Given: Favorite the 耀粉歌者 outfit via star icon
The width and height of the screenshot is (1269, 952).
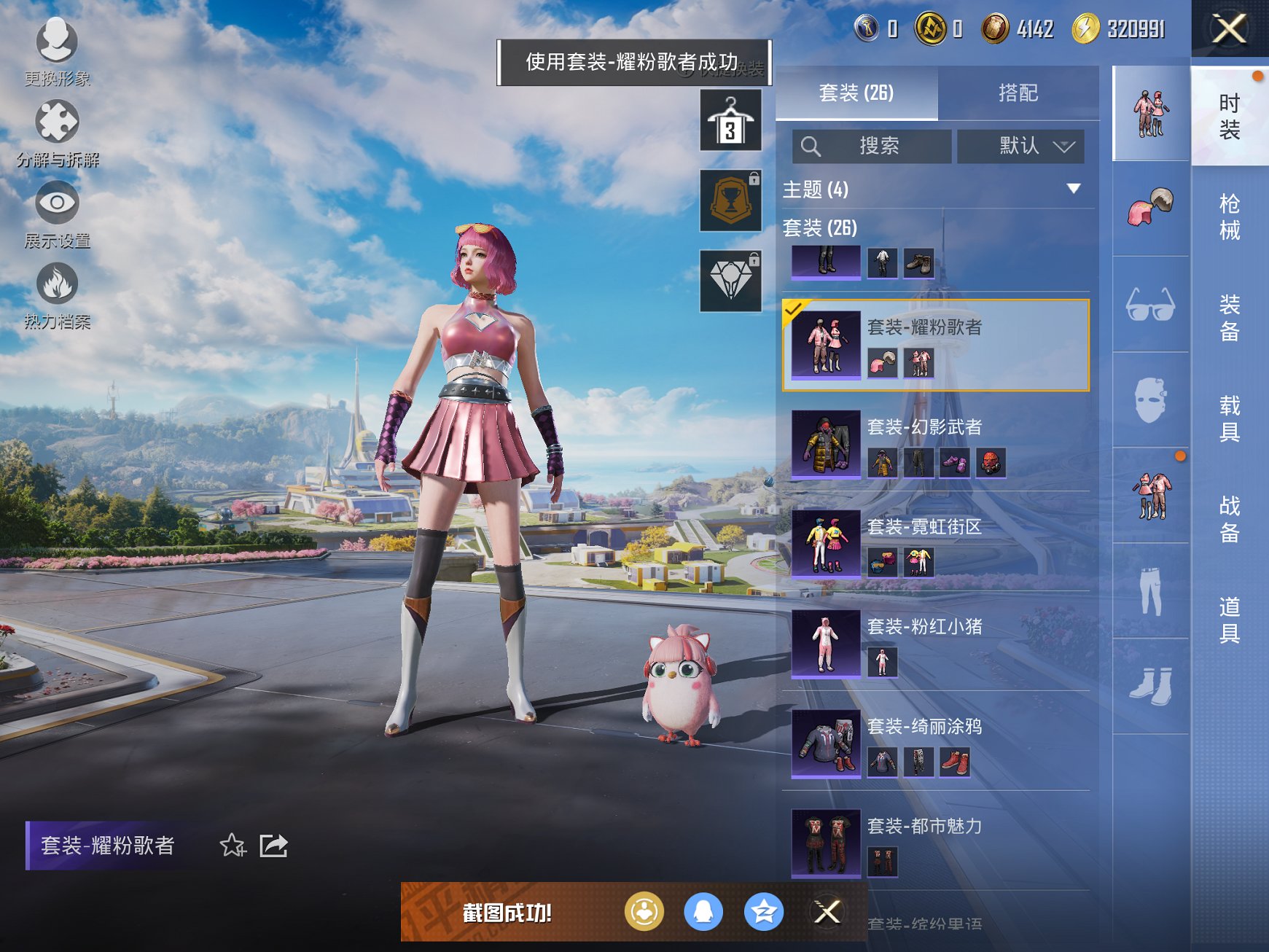Looking at the screenshot, I should pyautogui.click(x=233, y=846).
